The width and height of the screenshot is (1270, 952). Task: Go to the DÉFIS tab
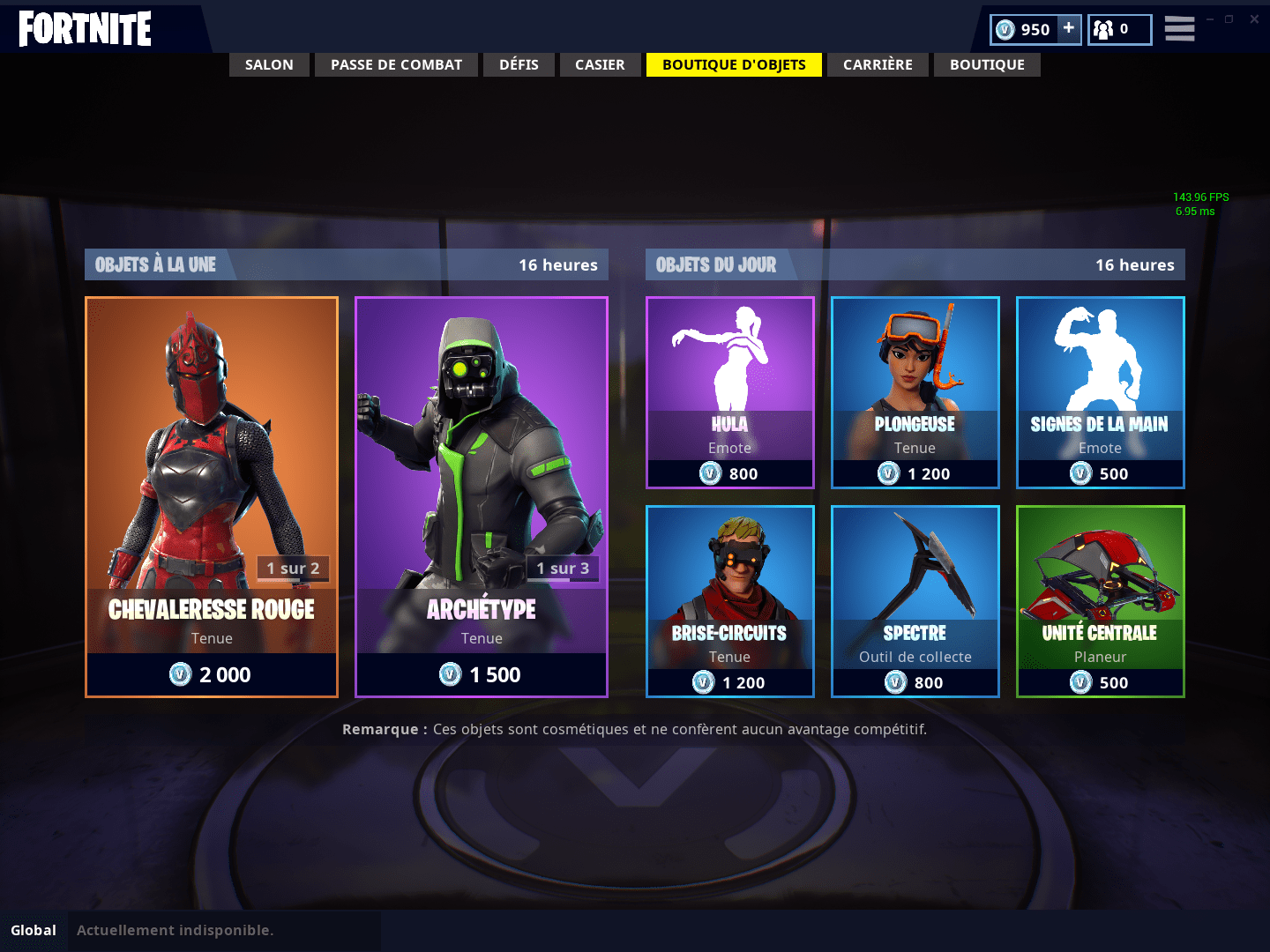pos(519,64)
